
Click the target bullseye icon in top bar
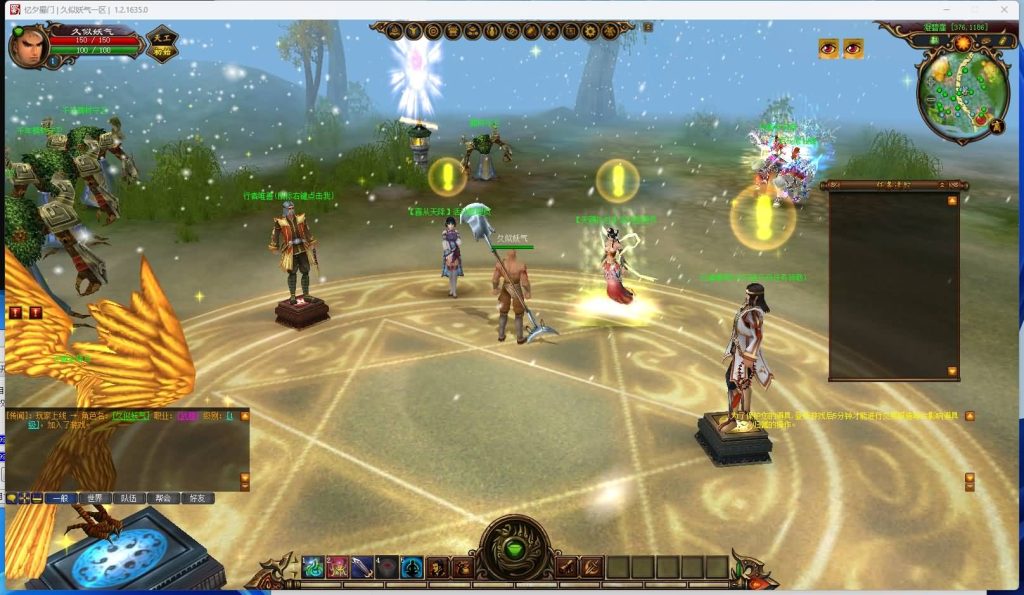click(x=433, y=31)
